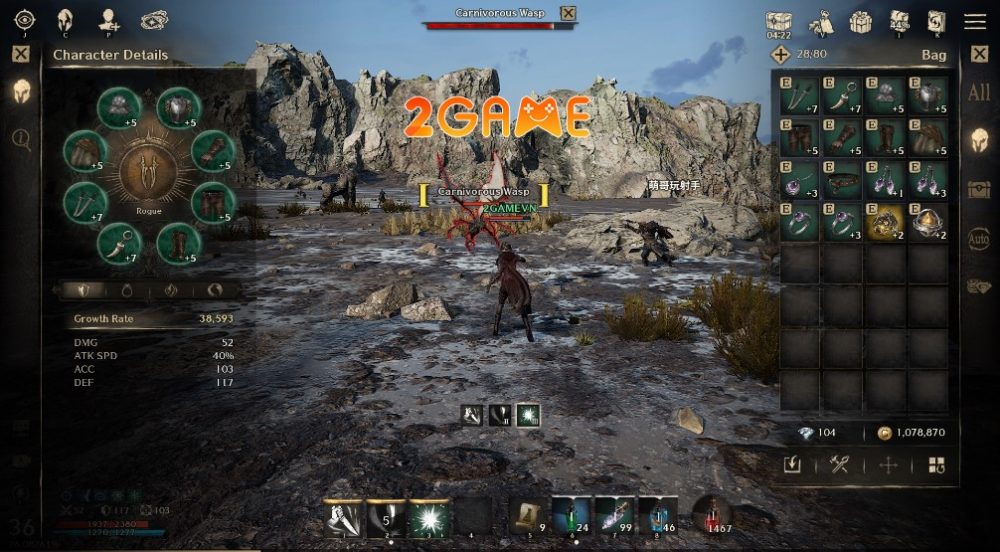Viewport: 1000px width, 552px height.
Task: Sort the bag using the grid refresh button
Action: click(x=936, y=464)
